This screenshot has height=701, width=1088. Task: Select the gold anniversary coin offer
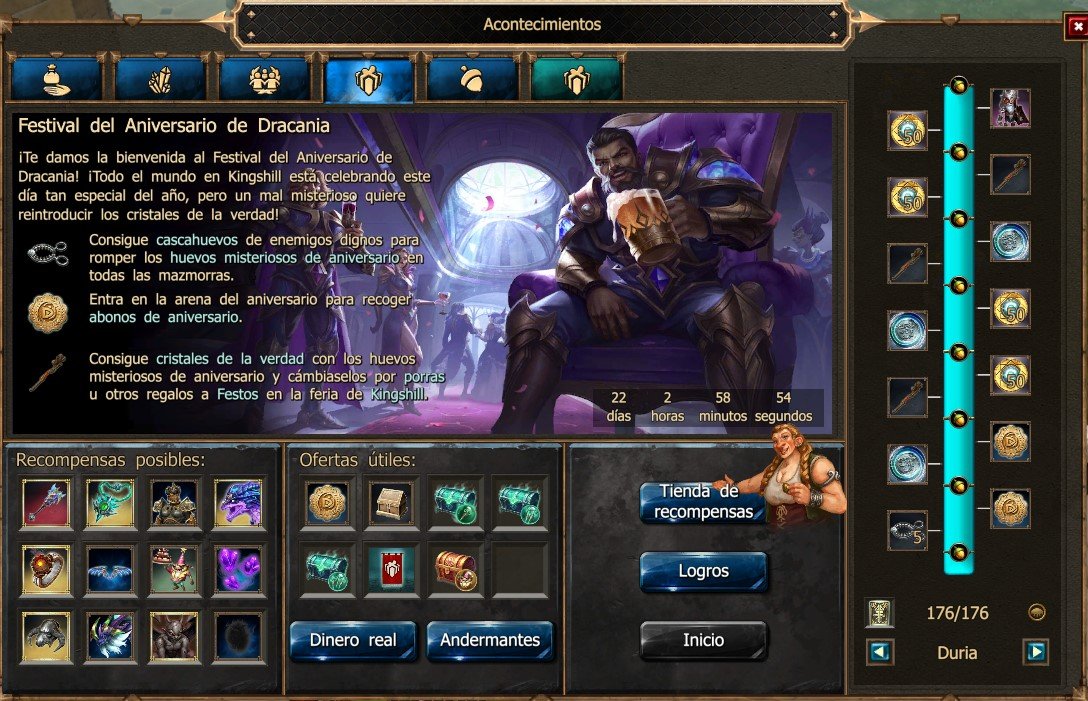326,503
